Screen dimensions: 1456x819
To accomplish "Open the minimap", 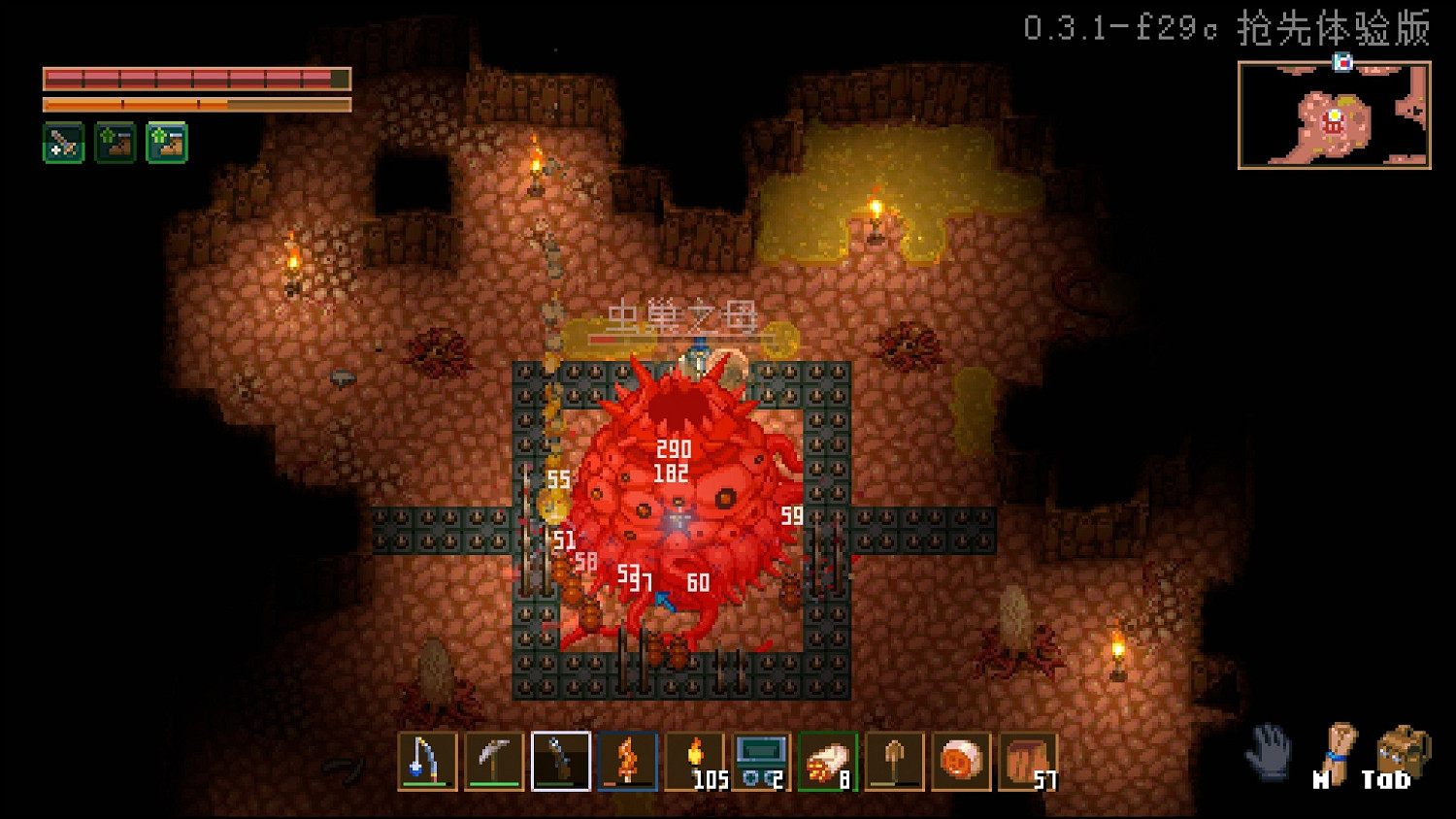I will point(1334,115).
